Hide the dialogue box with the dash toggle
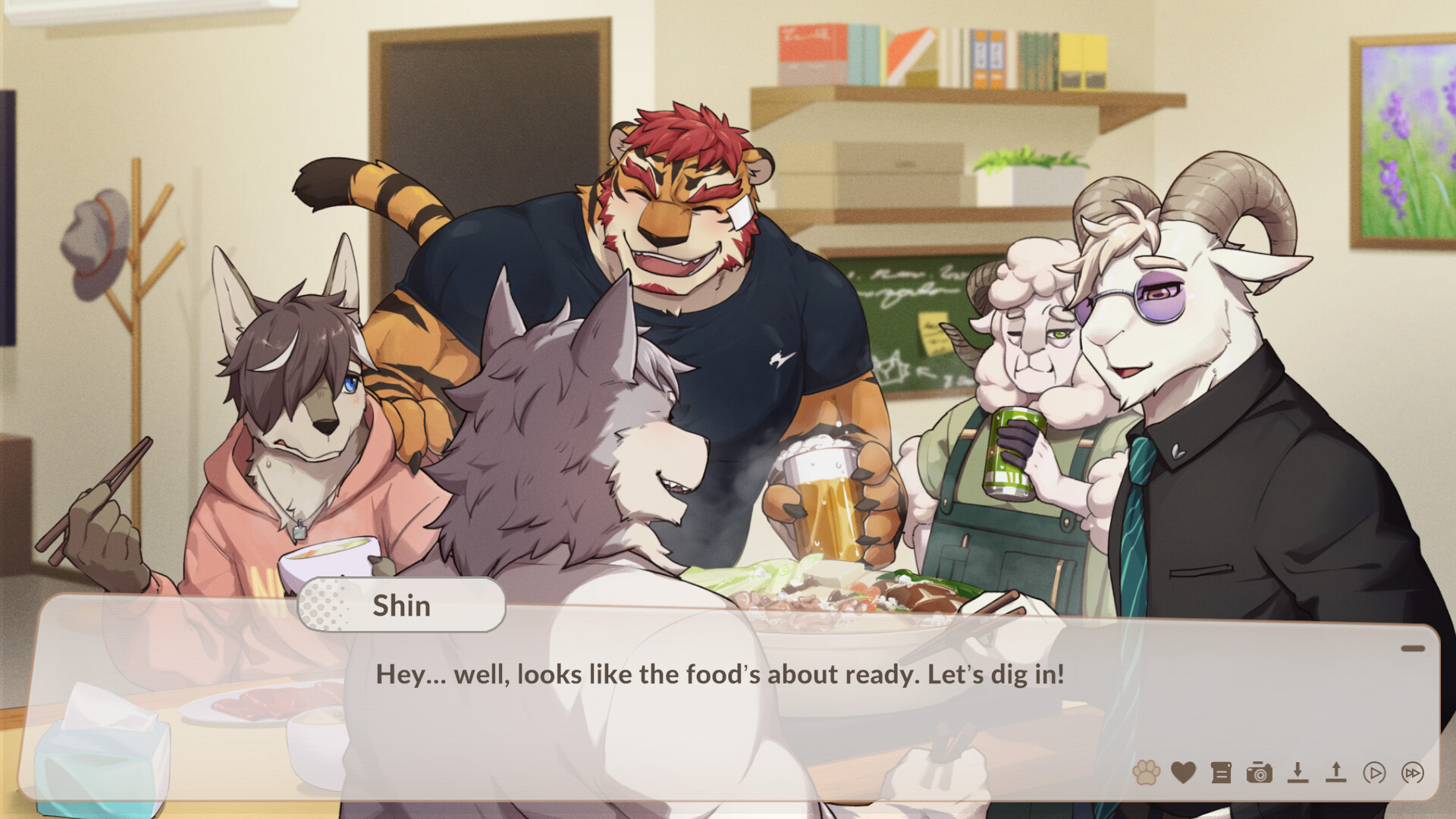The width and height of the screenshot is (1456, 819). [1412, 647]
